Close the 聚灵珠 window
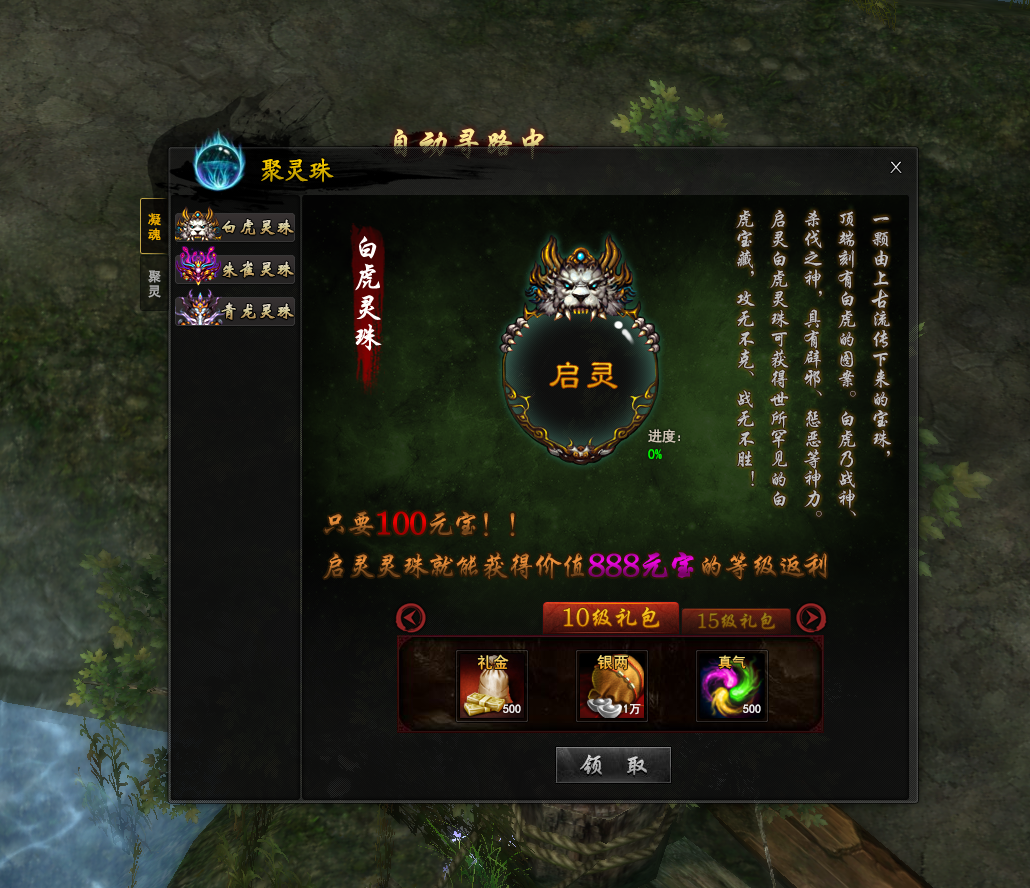This screenshot has height=888, width=1030. pyautogui.click(x=896, y=167)
